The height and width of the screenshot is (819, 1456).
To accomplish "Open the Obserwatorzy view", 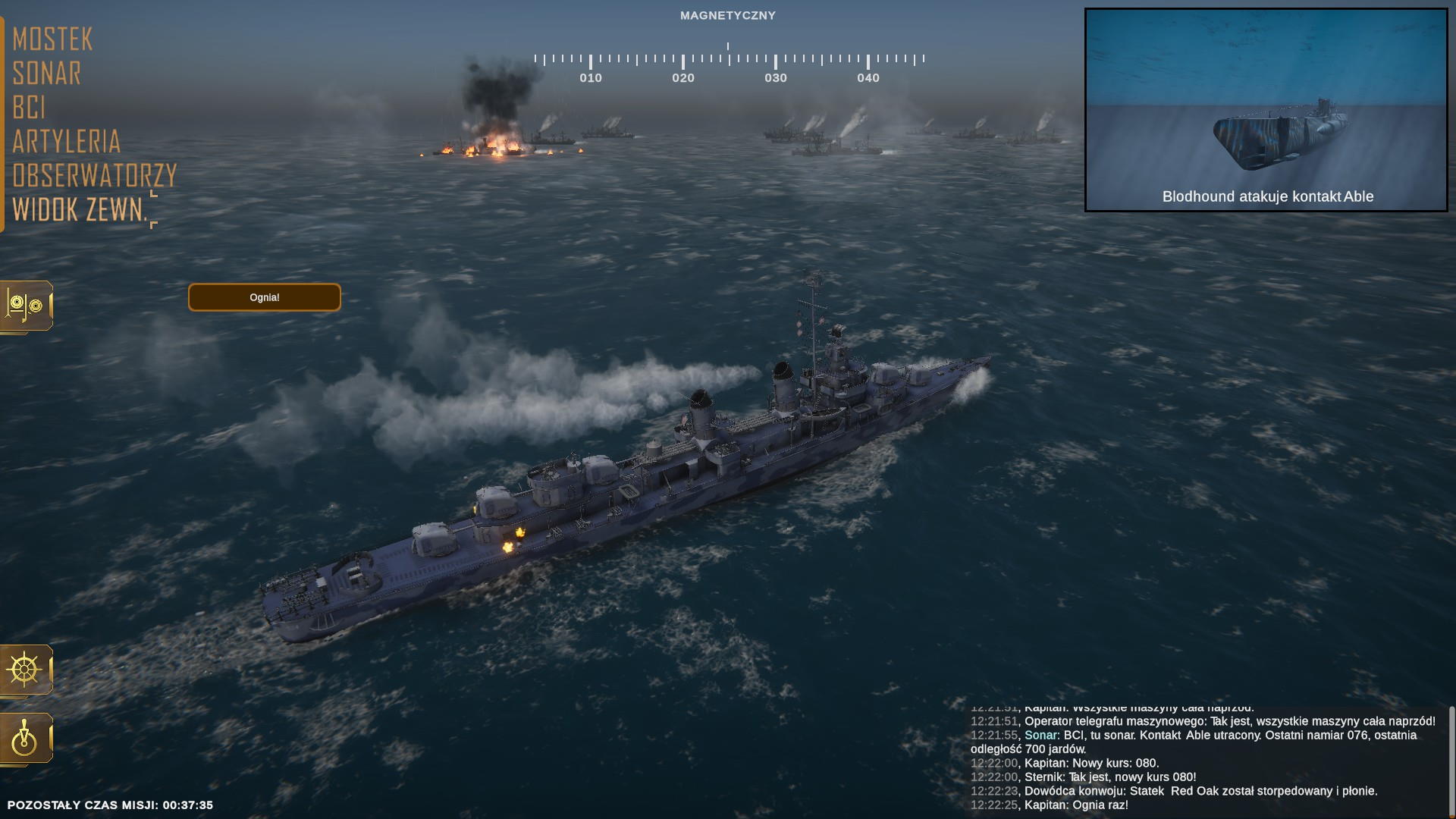I will [x=95, y=176].
